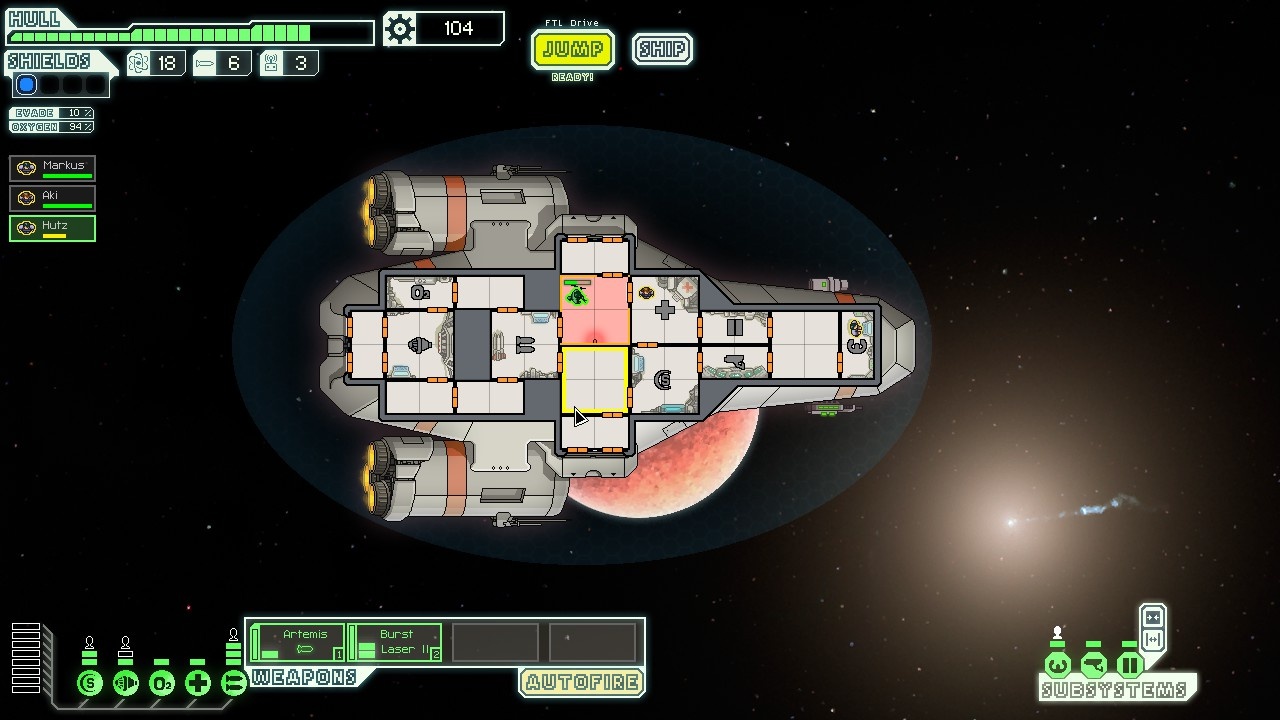Click the engines system icon
This screenshot has width=1280, height=720.
pyautogui.click(x=126, y=684)
